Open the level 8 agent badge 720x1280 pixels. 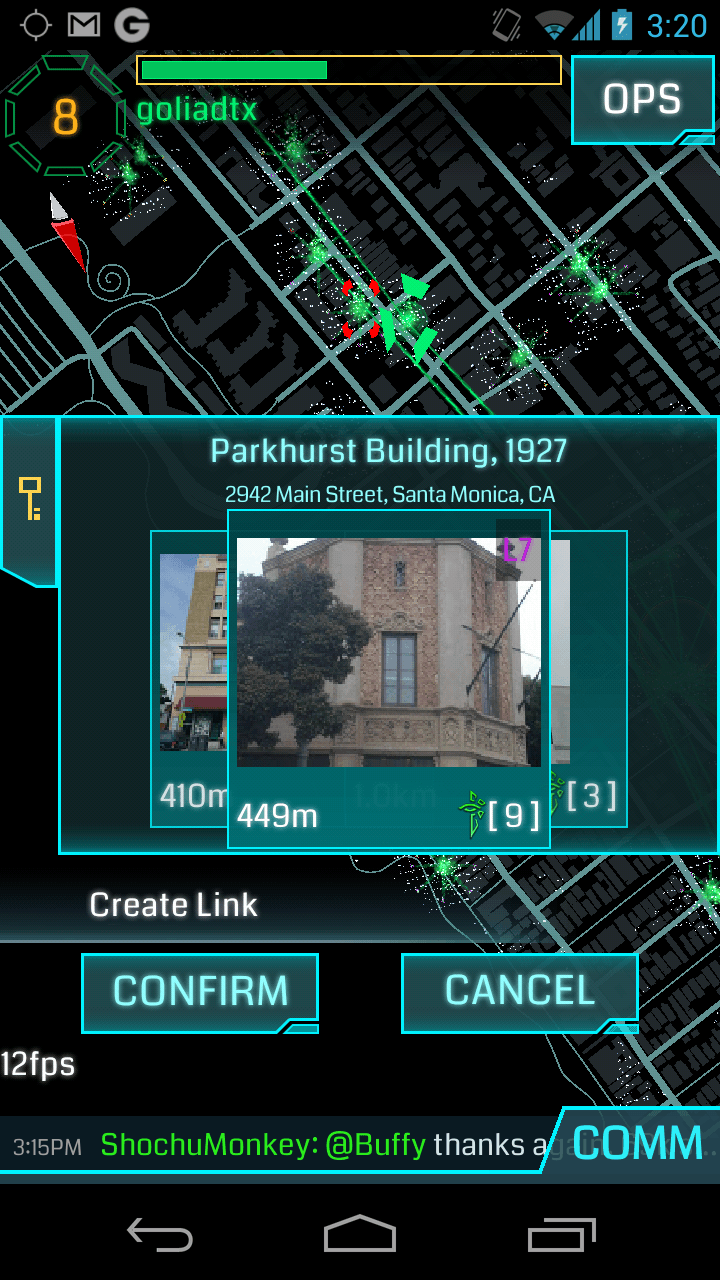coord(65,117)
